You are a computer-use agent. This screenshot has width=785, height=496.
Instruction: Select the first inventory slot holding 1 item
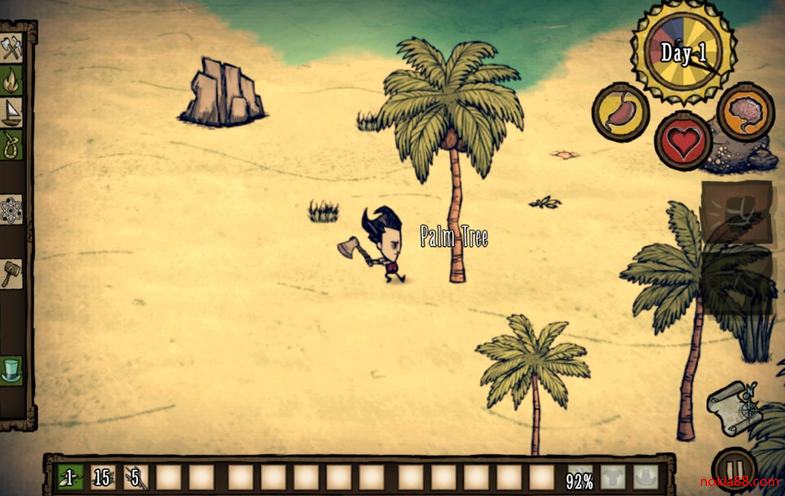click(x=69, y=478)
